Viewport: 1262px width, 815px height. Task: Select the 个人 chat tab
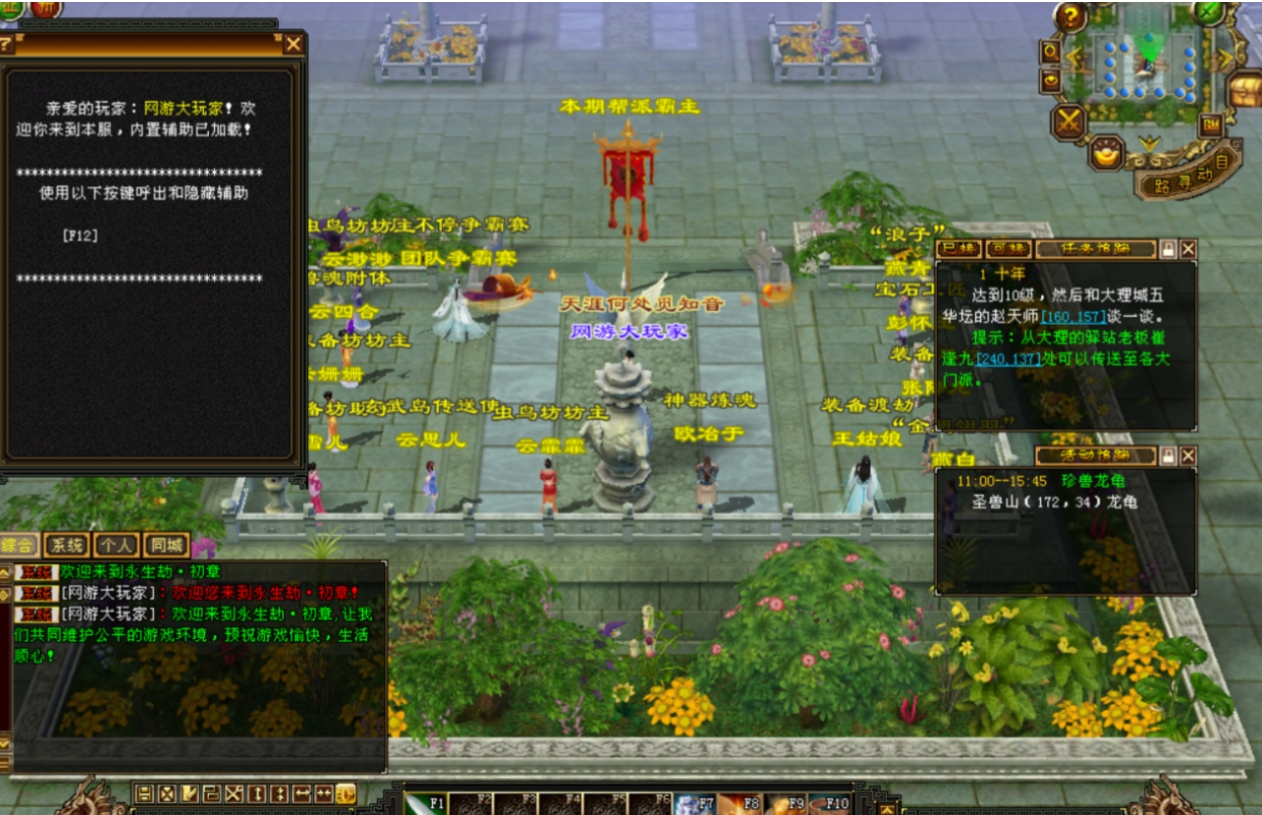coord(116,545)
